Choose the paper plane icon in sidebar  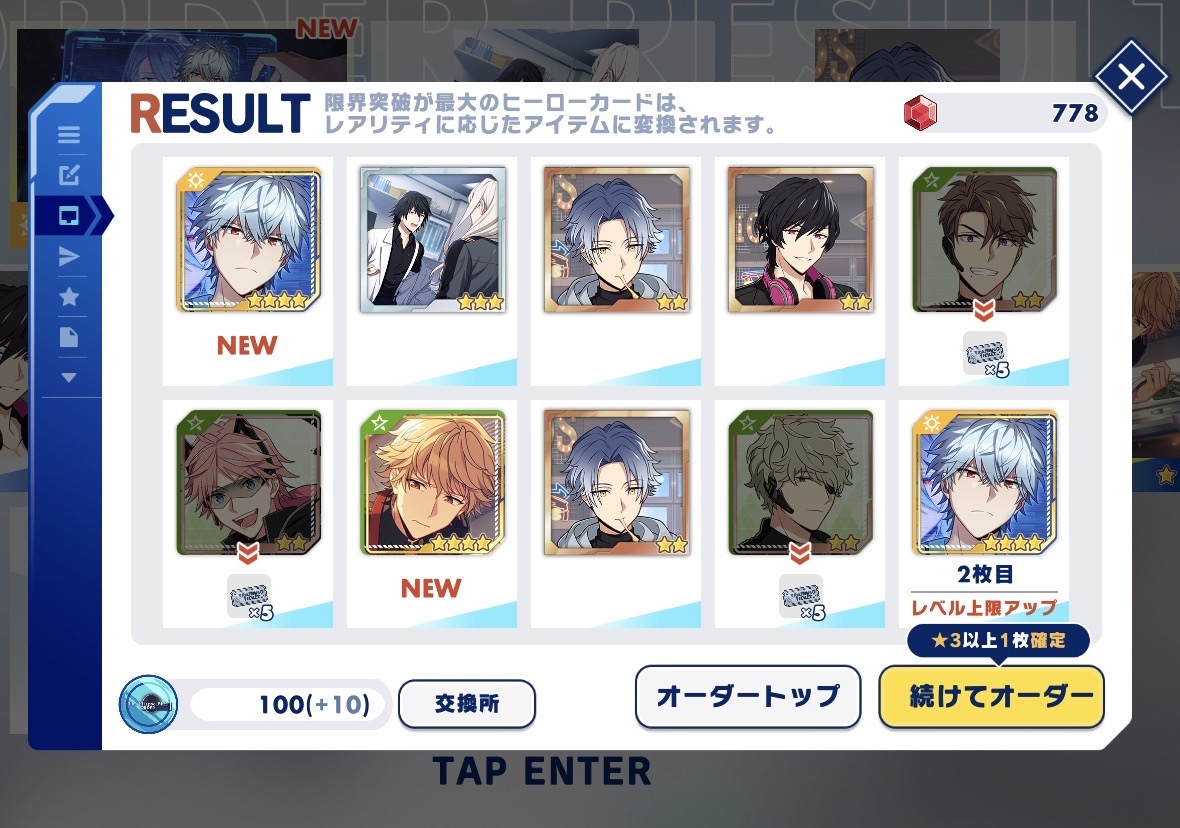(69, 257)
